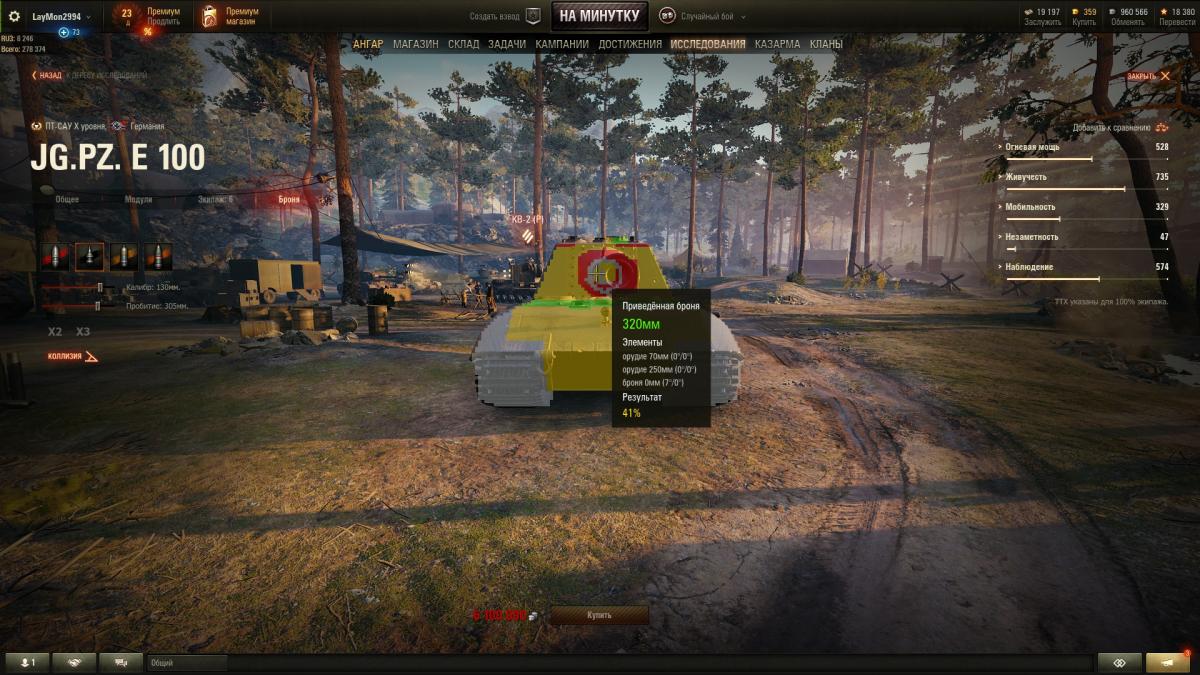Click the НА МИНУТКУ battle button

tap(599, 16)
